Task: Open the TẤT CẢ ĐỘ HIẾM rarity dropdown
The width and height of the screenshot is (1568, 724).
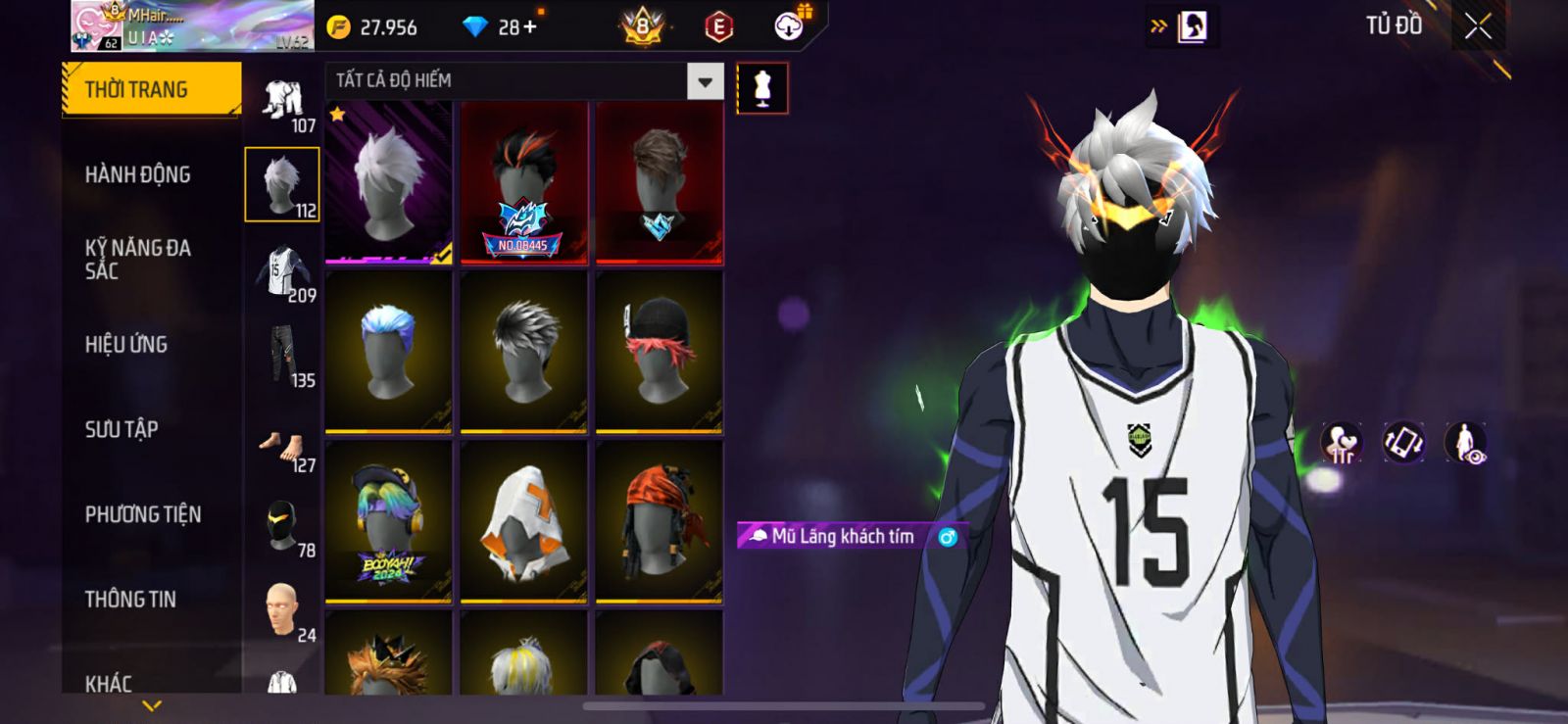Action: 705,82
